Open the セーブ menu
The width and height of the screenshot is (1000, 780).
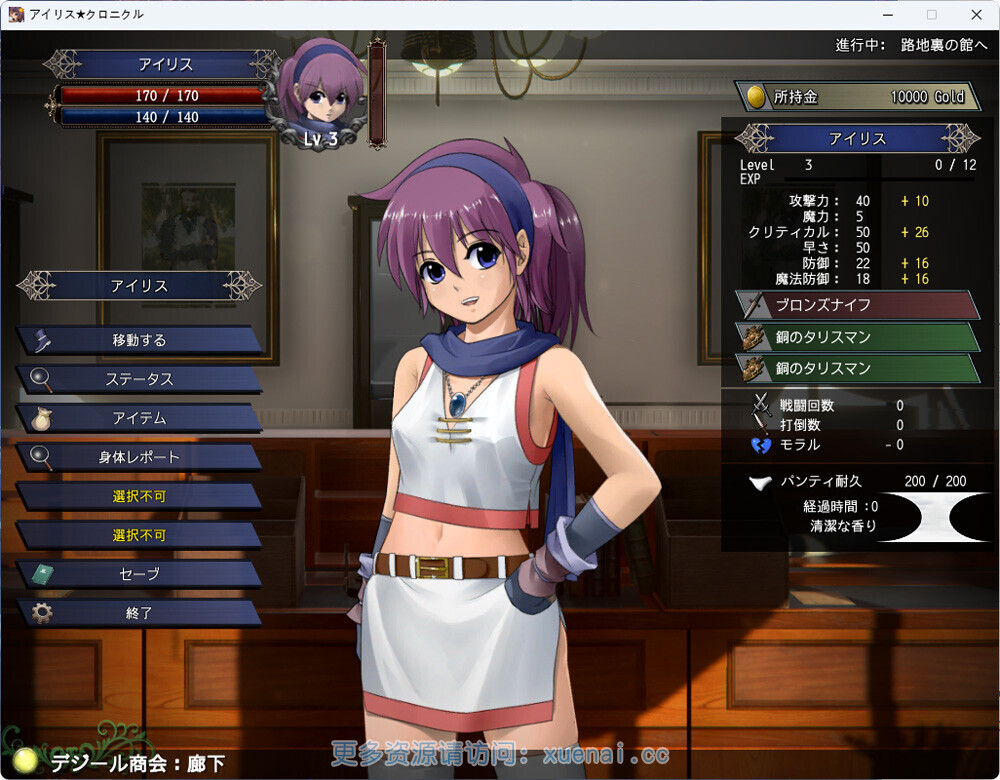point(139,574)
